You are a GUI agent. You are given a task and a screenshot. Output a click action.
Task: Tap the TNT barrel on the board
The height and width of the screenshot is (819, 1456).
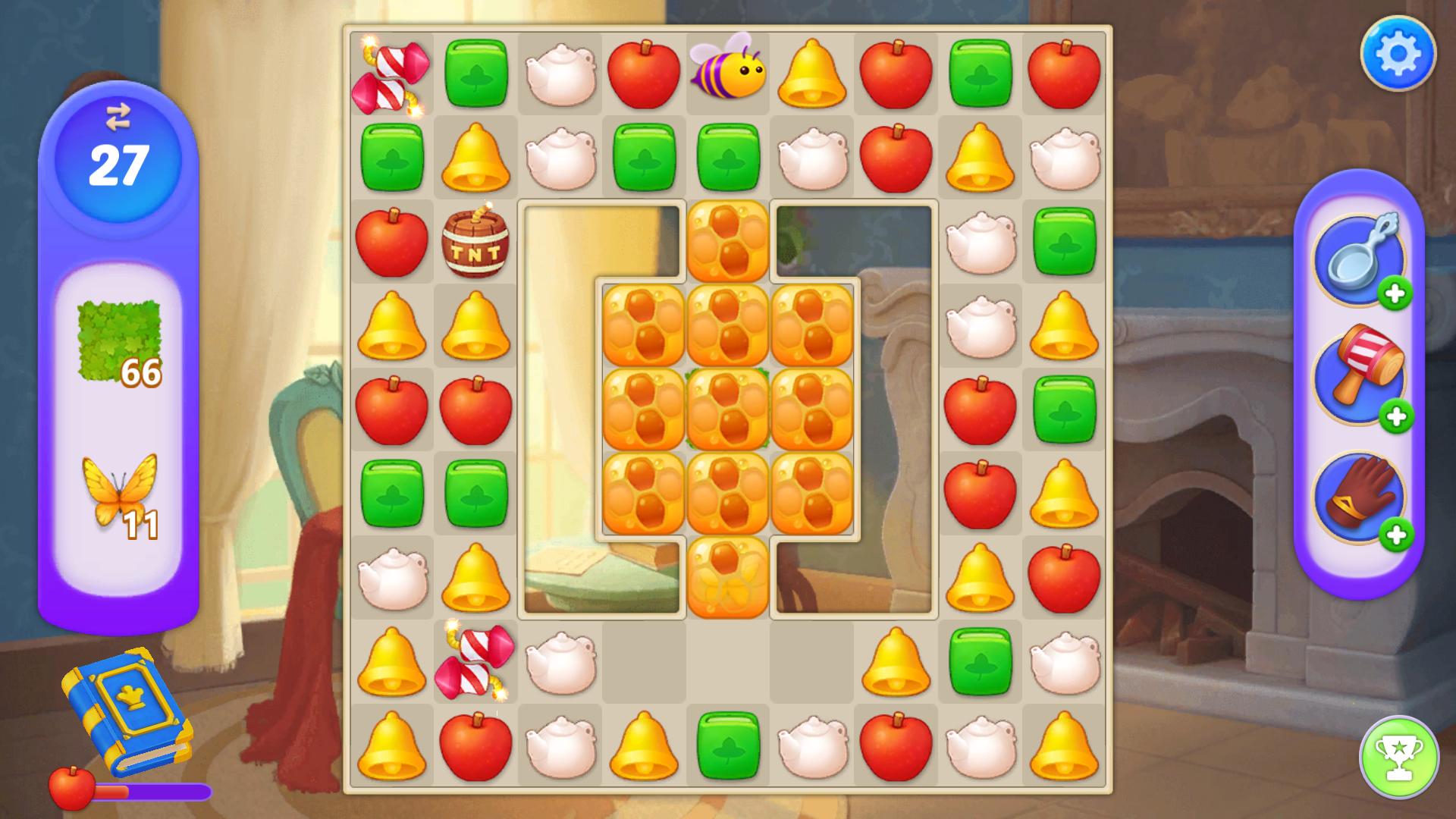pyautogui.click(x=474, y=243)
